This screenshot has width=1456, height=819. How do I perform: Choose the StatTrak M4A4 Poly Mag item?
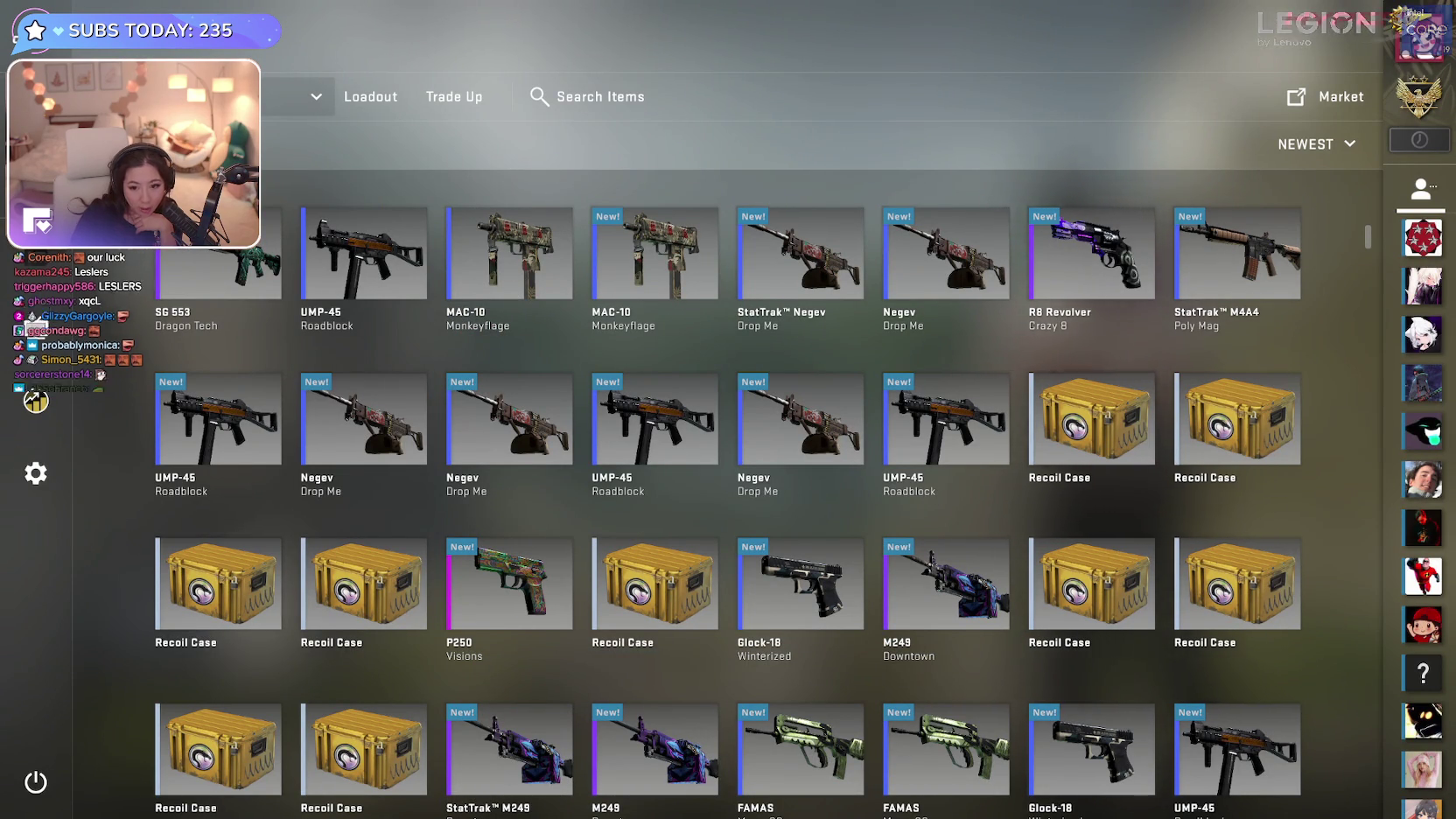pyautogui.click(x=1236, y=254)
